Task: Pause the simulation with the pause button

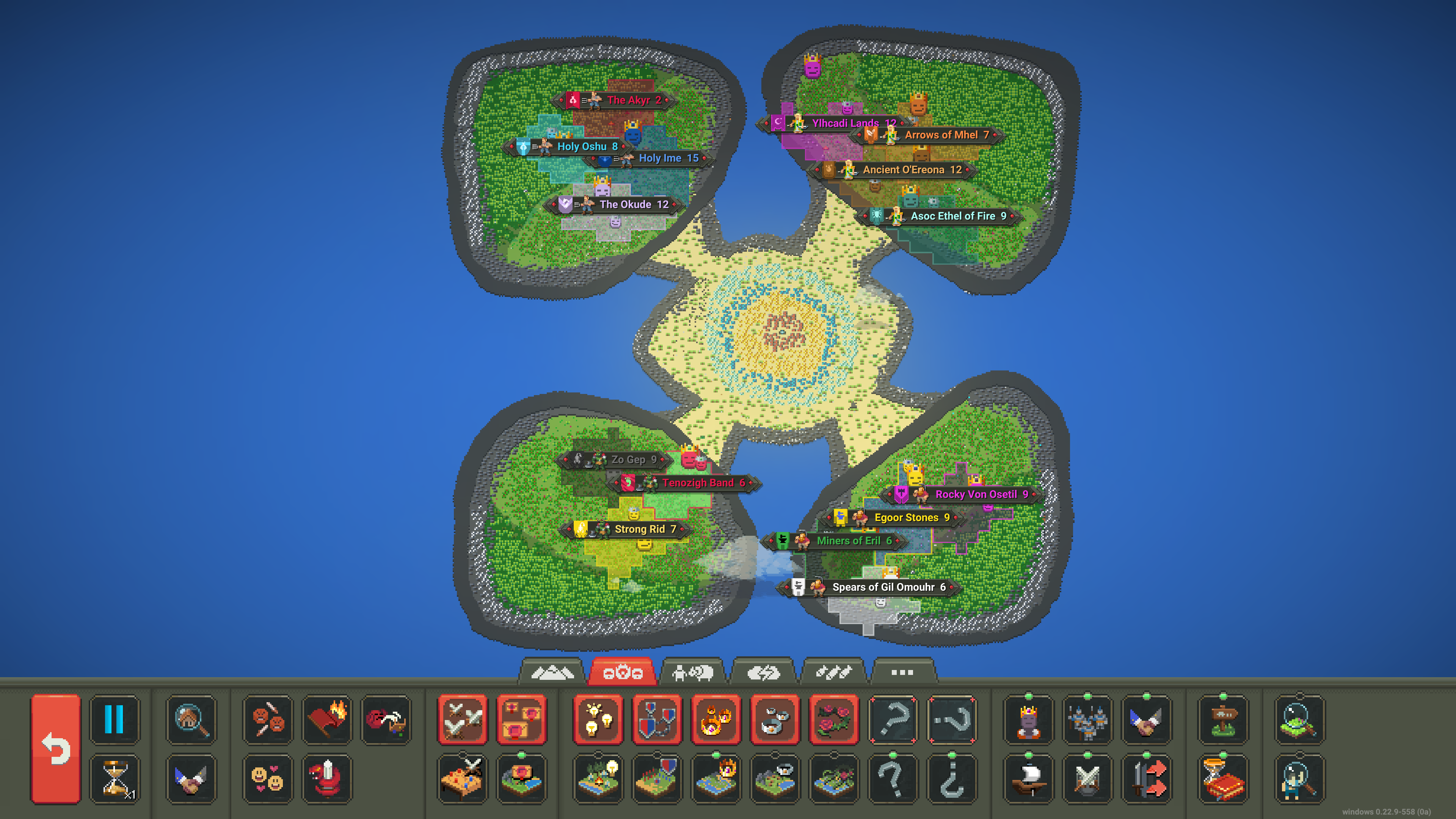Action: pos(114,720)
